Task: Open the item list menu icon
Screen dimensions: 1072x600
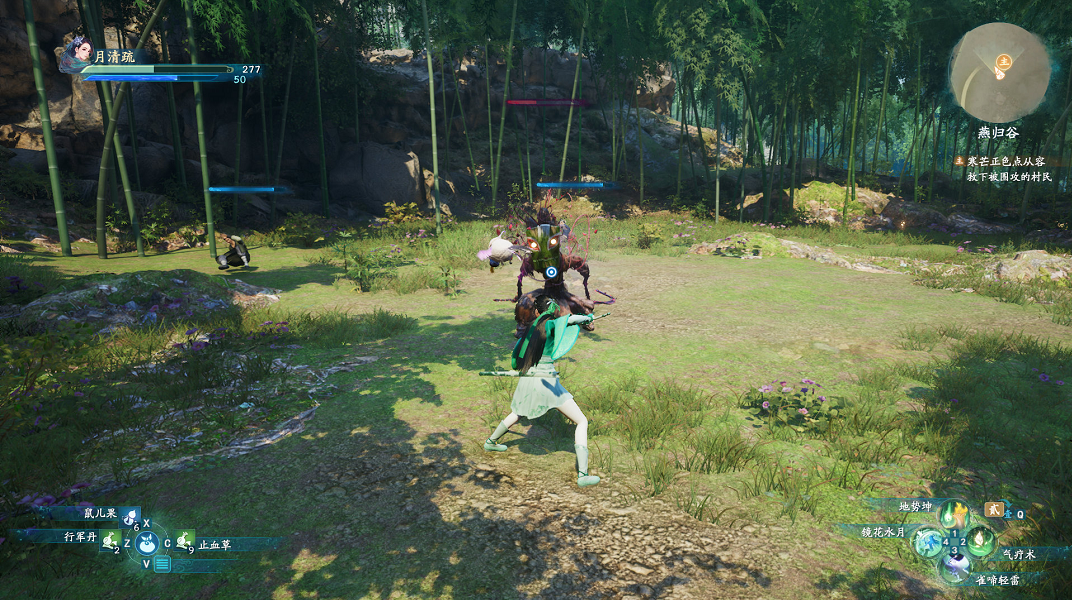Action: 162,564
